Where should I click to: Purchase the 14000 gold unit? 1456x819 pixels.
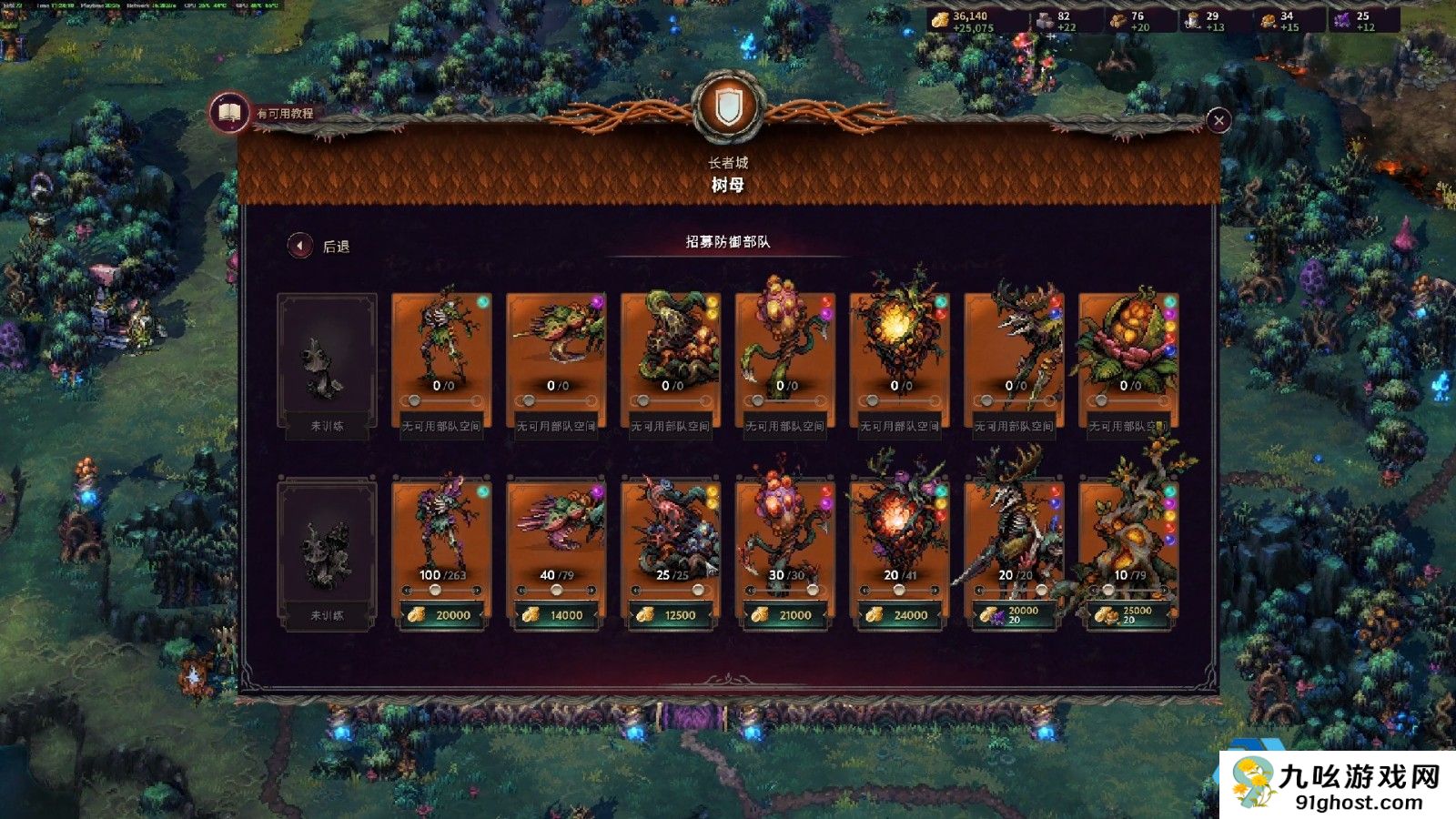(x=556, y=615)
